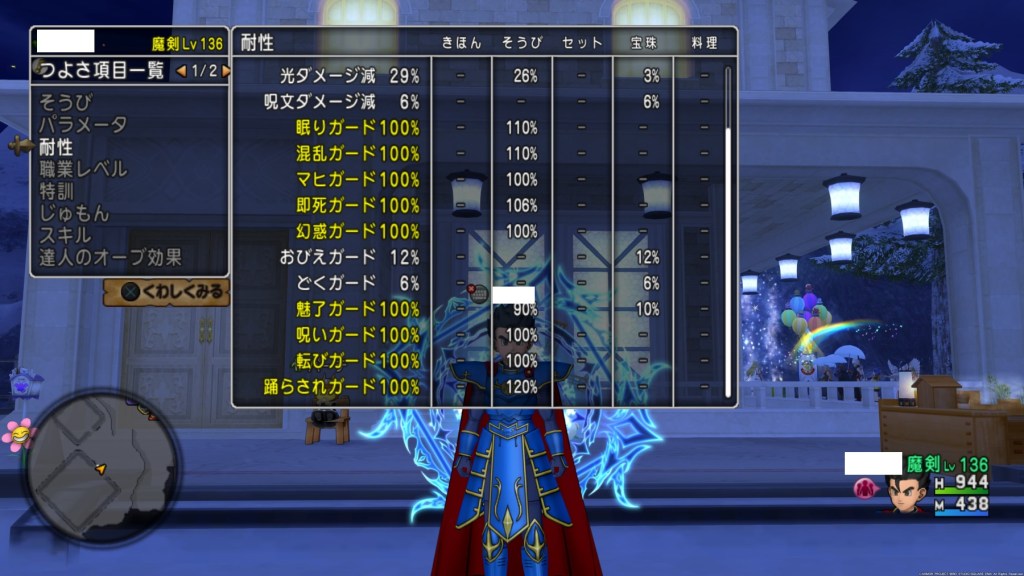Open 職業レベル in the list
The height and width of the screenshot is (576, 1024).
83,169
